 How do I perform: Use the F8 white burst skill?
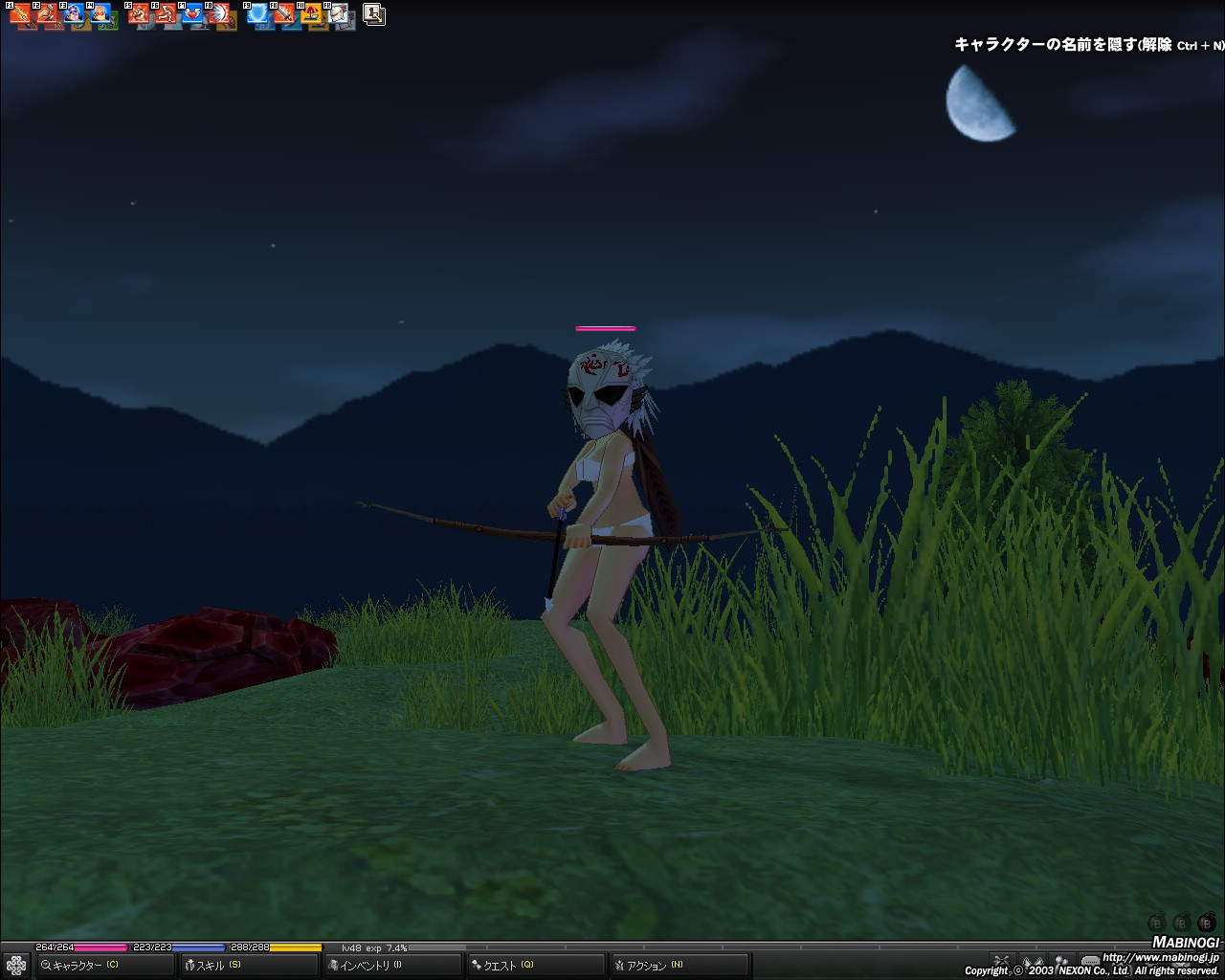(220, 14)
